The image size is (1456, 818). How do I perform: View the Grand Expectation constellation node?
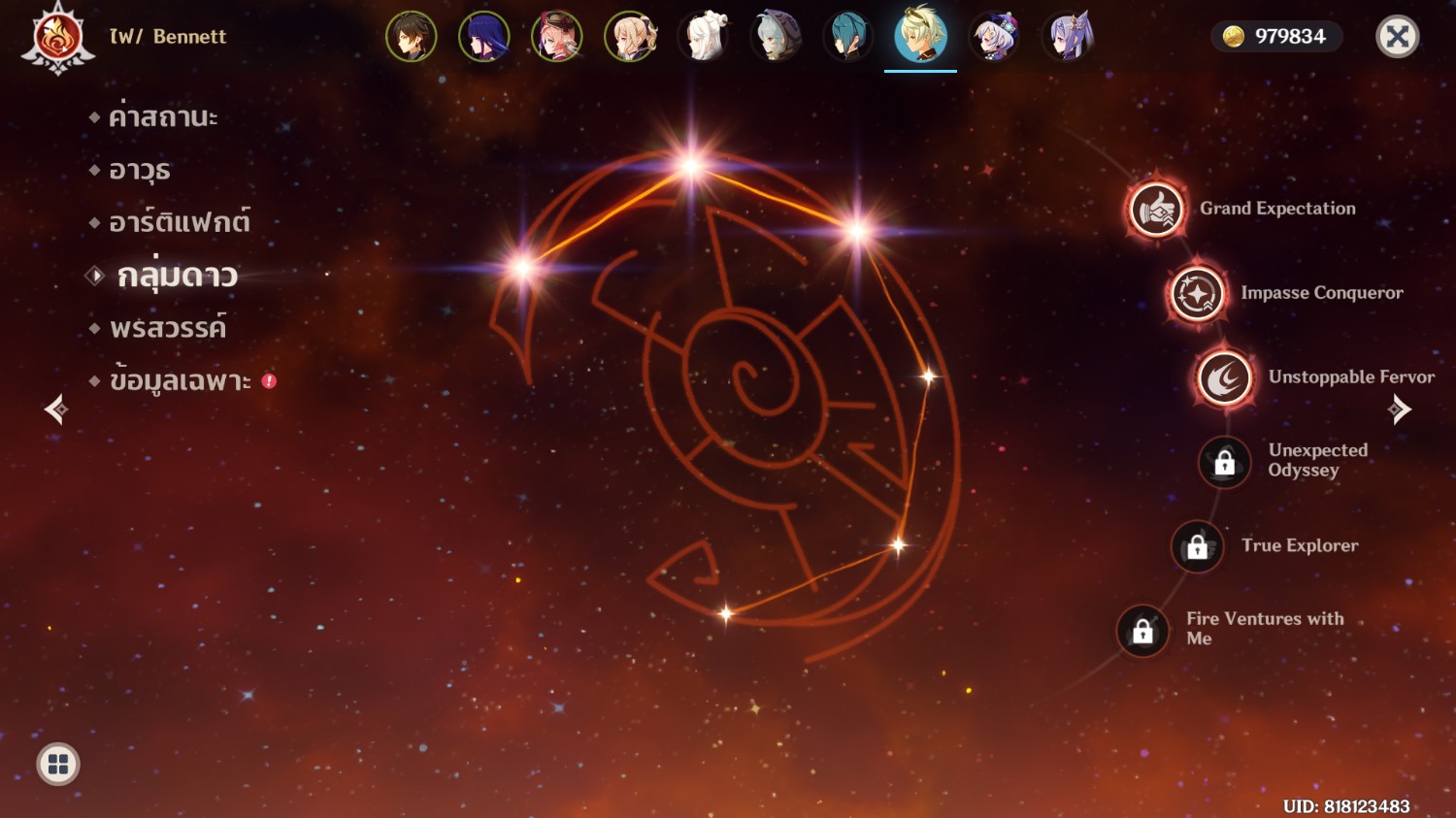(1156, 209)
